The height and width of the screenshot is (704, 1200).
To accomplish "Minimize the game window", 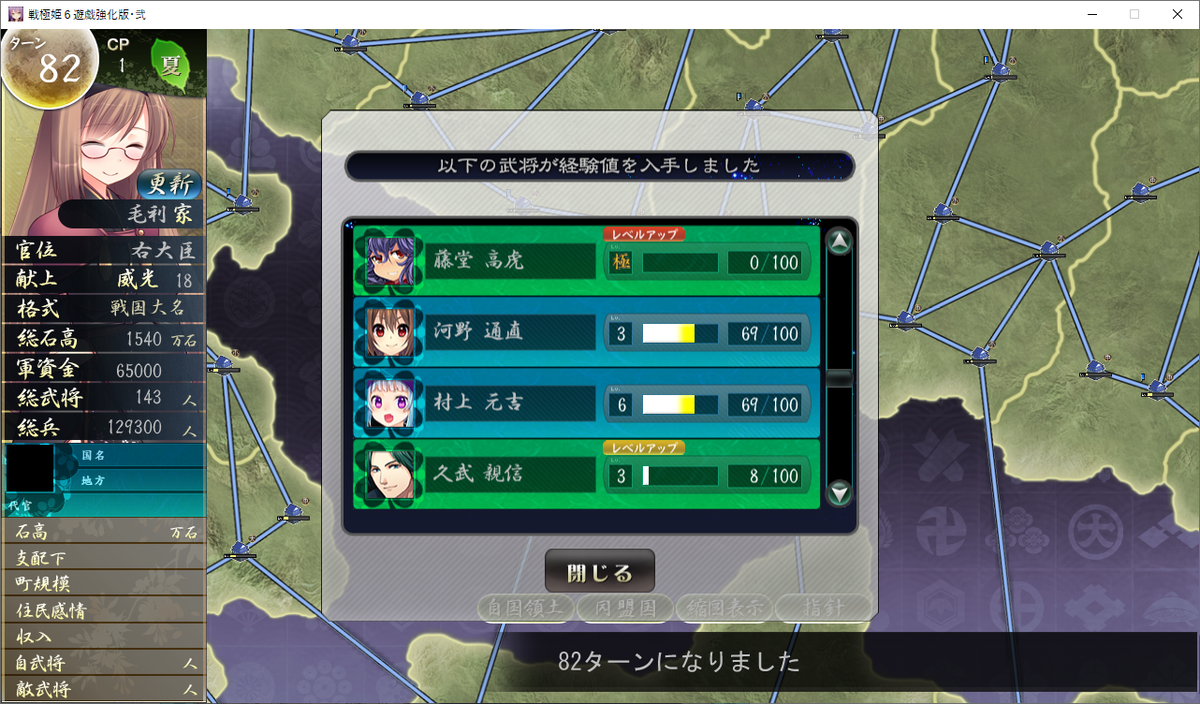I will (1088, 14).
